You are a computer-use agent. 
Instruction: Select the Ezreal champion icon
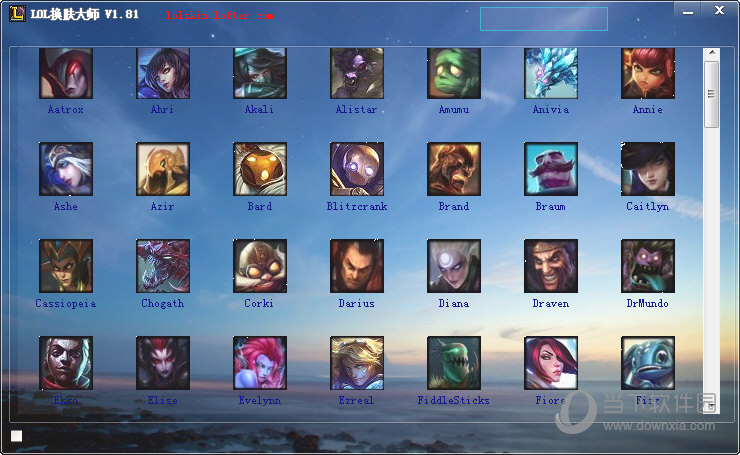(x=357, y=362)
